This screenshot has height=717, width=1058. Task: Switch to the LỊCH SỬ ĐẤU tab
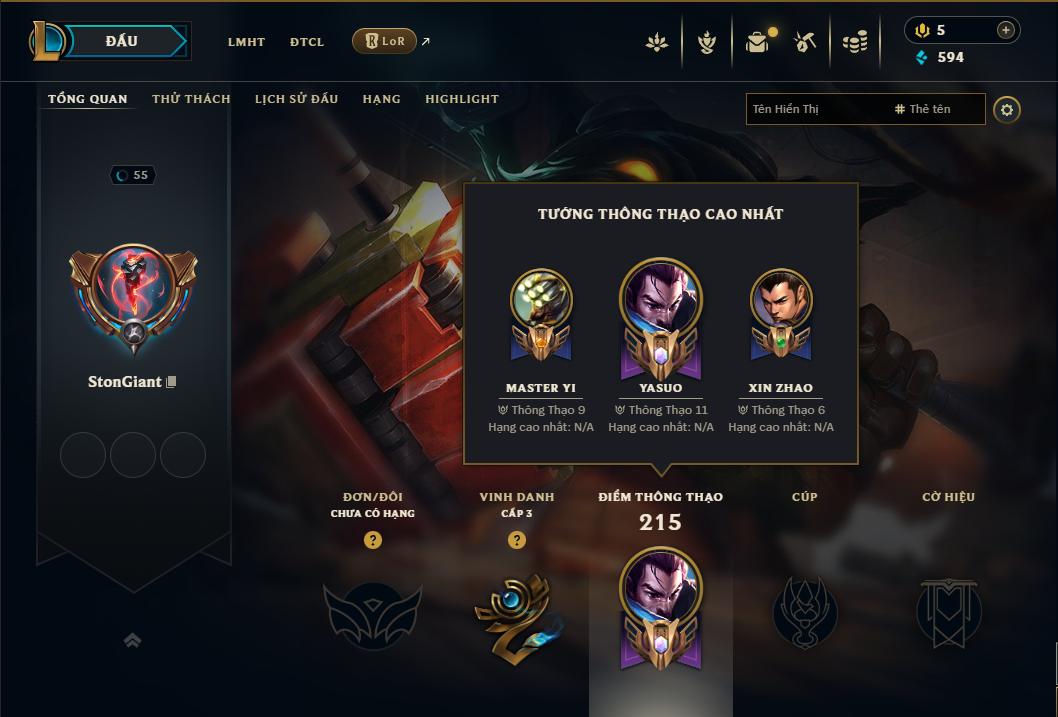point(296,99)
